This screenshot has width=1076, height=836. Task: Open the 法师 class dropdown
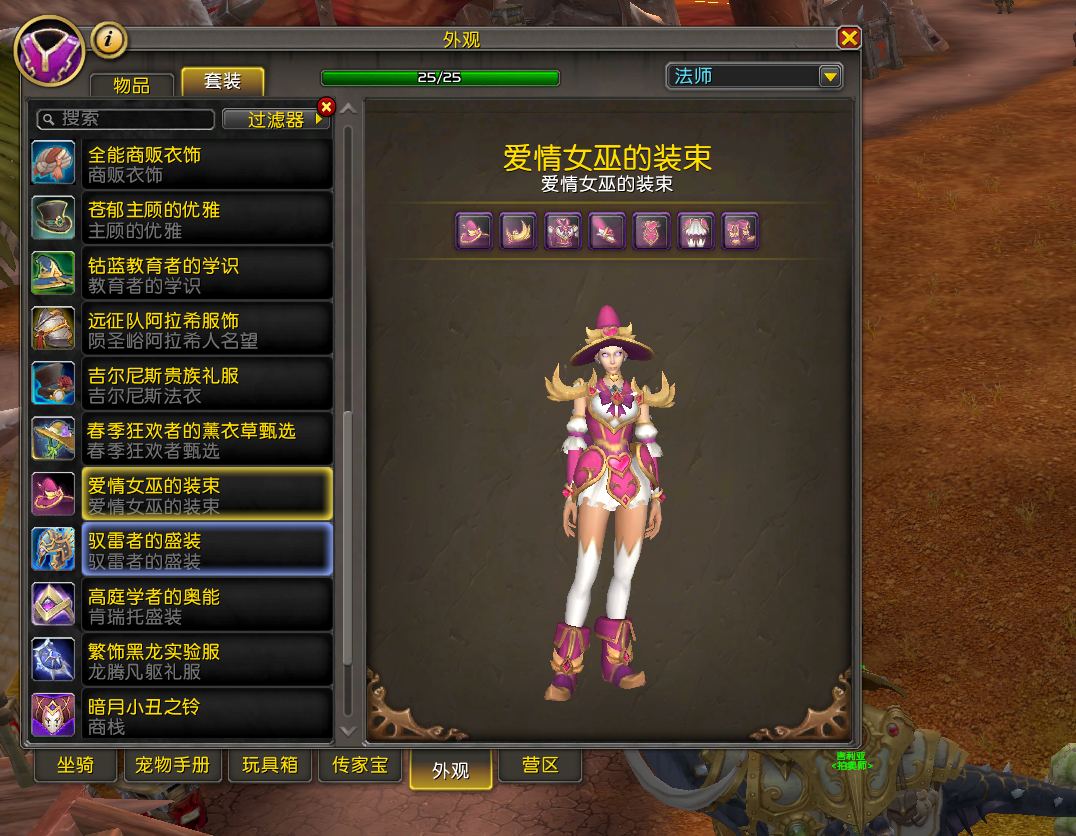coord(829,77)
